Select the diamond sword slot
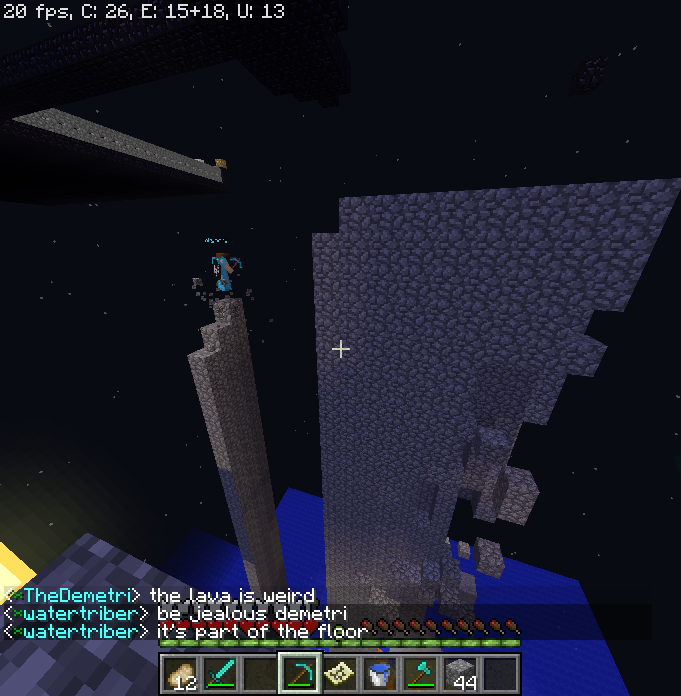This screenshot has height=696, width=681. coord(220,672)
